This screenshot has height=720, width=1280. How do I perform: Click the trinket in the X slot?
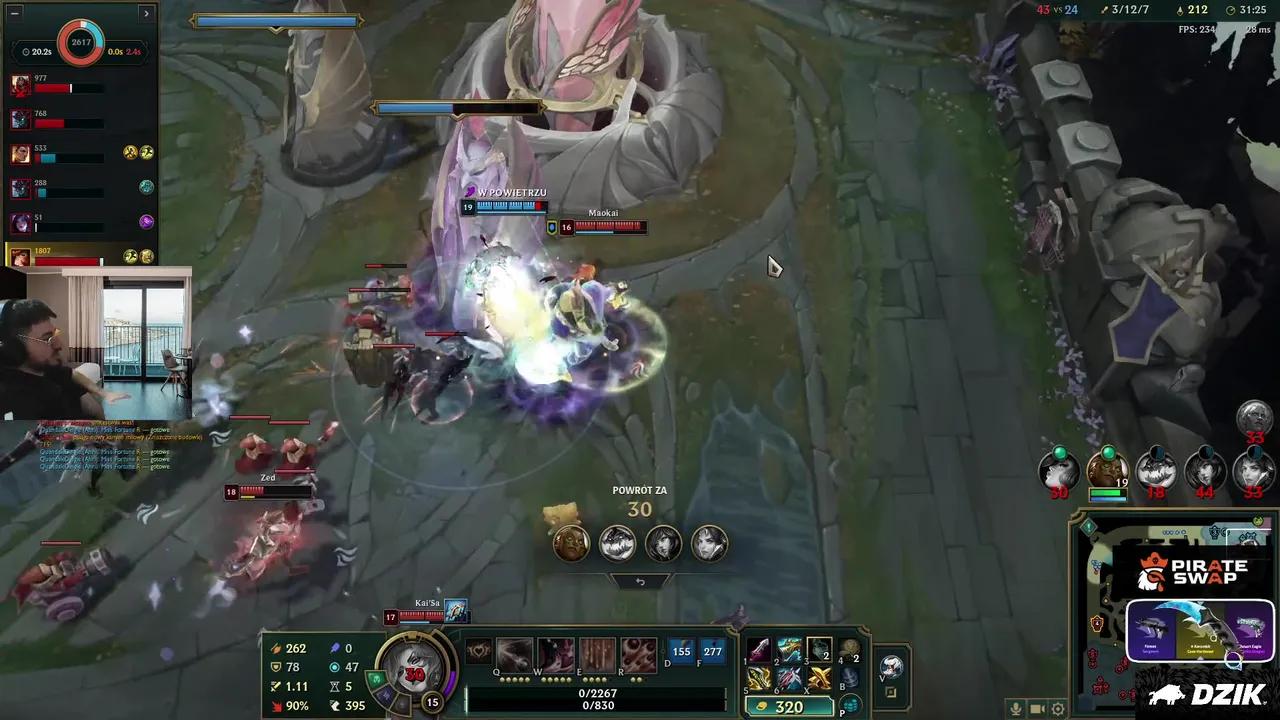click(x=818, y=678)
